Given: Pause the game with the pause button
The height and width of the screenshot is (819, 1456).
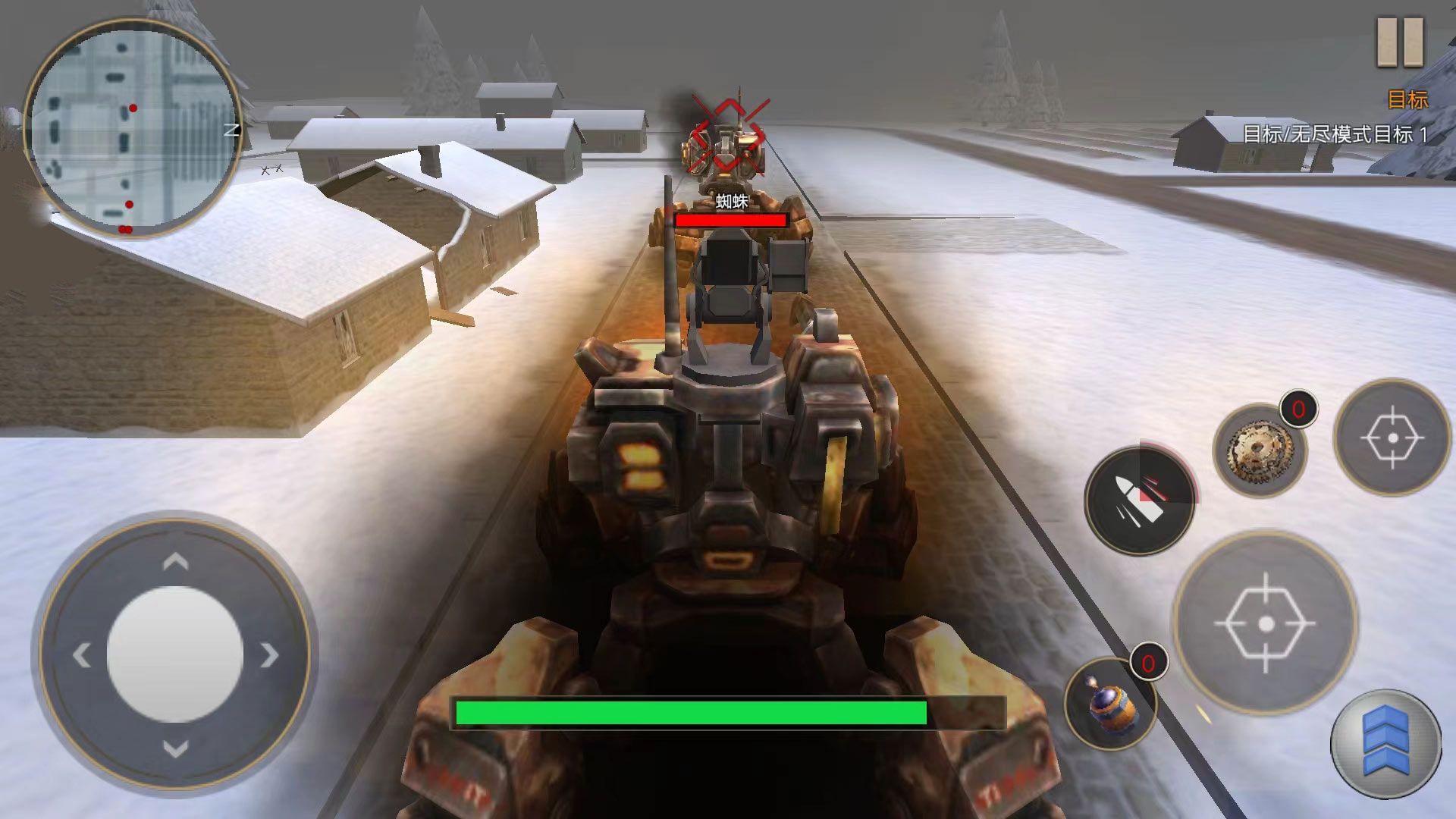Looking at the screenshot, I should (1400, 42).
